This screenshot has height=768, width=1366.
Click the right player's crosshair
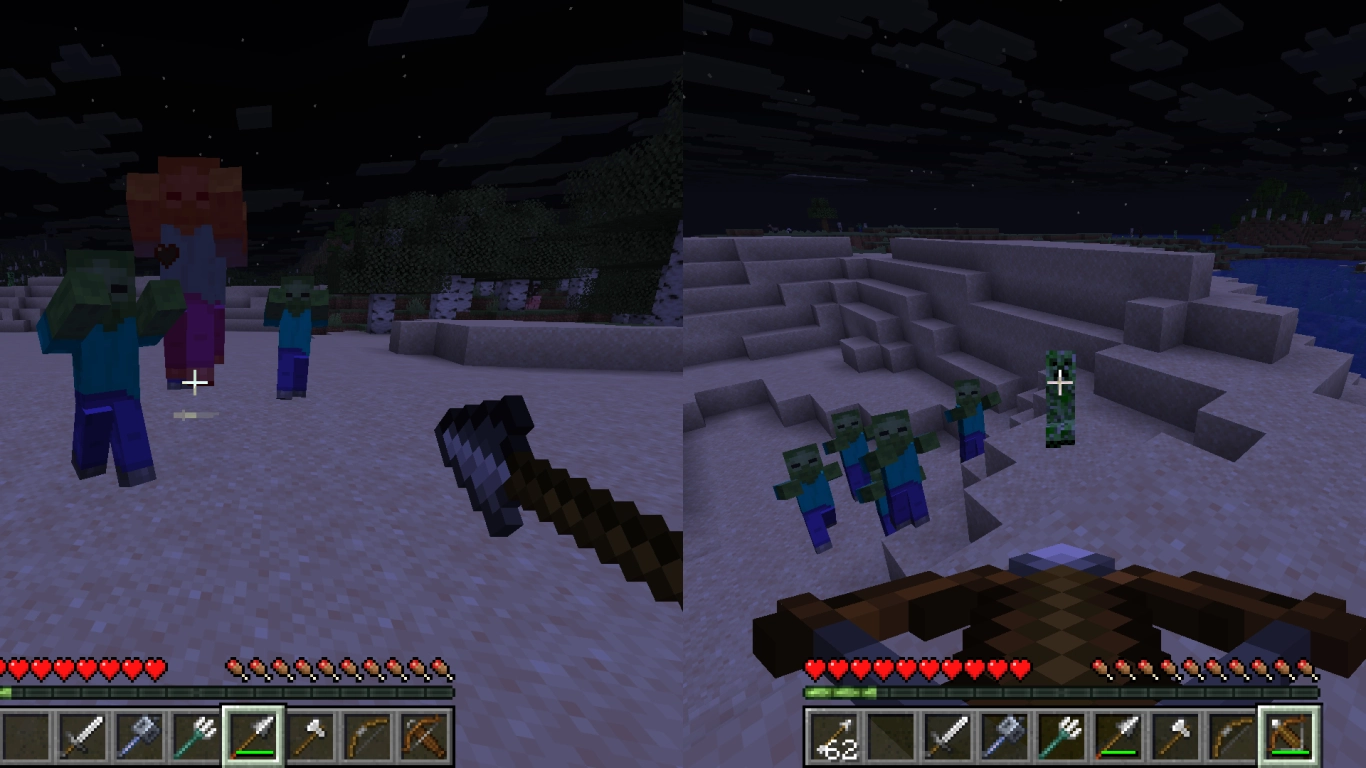click(x=1060, y=381)
